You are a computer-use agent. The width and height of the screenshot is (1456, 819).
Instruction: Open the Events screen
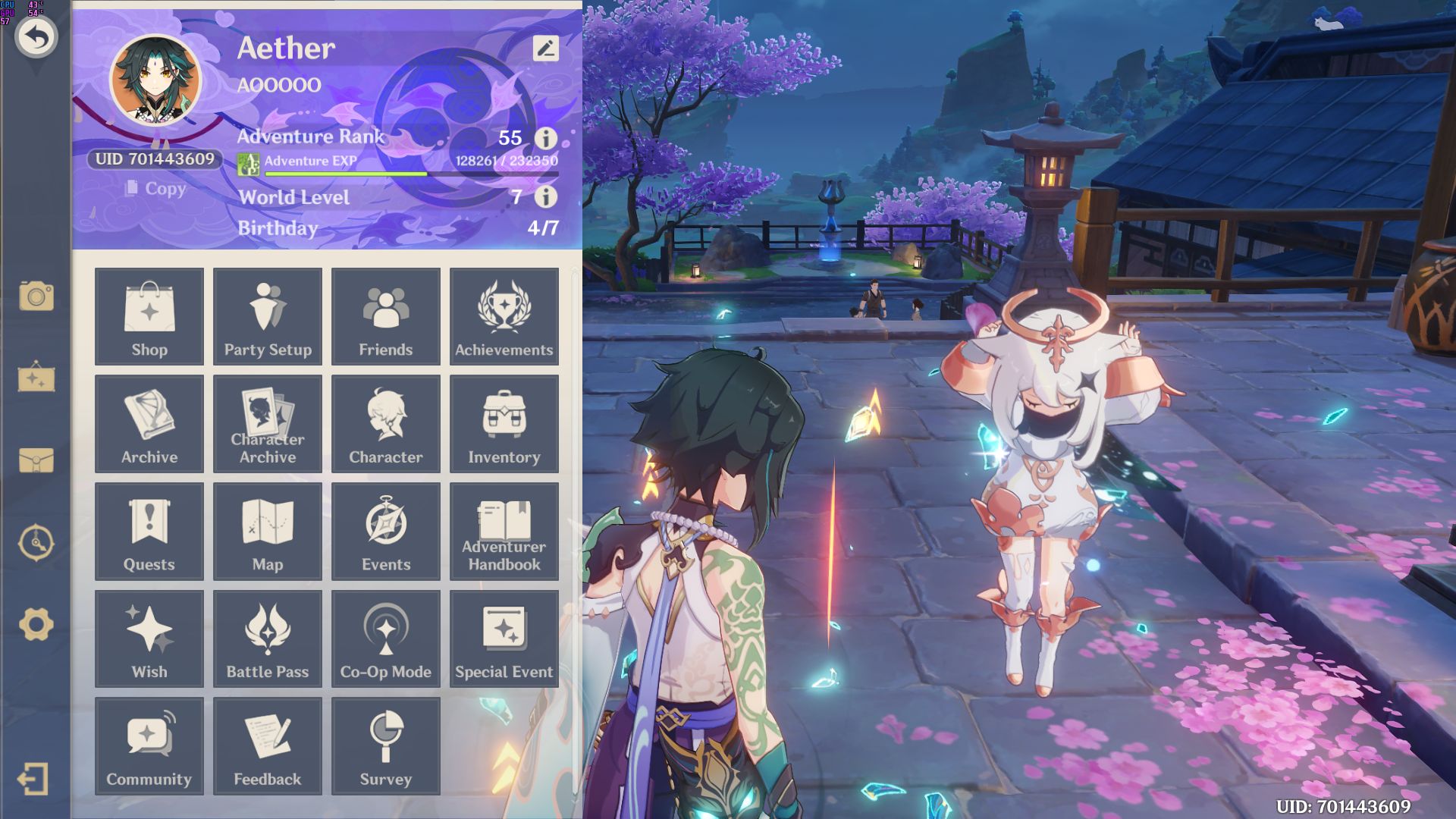[385, 531]
